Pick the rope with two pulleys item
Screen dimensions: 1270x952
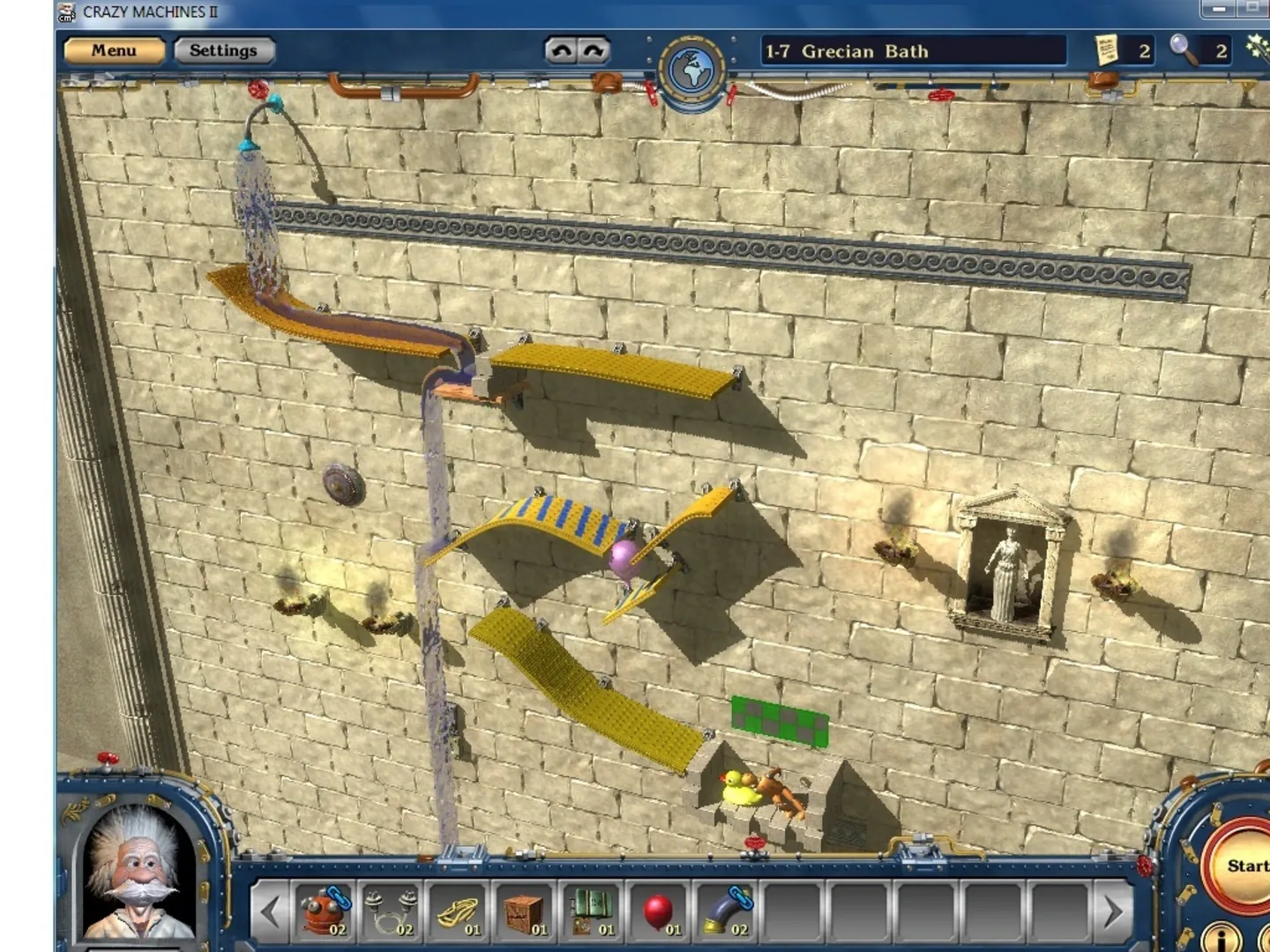[x=390, y=911]
